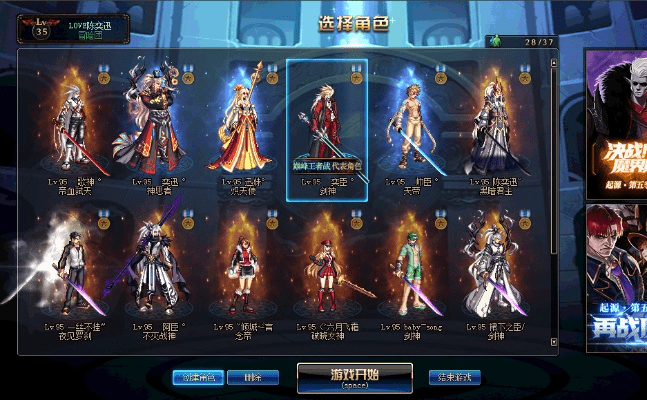Choose the 神思者 character tile
This screenshot has width=647, height=400.
[159, 125]
